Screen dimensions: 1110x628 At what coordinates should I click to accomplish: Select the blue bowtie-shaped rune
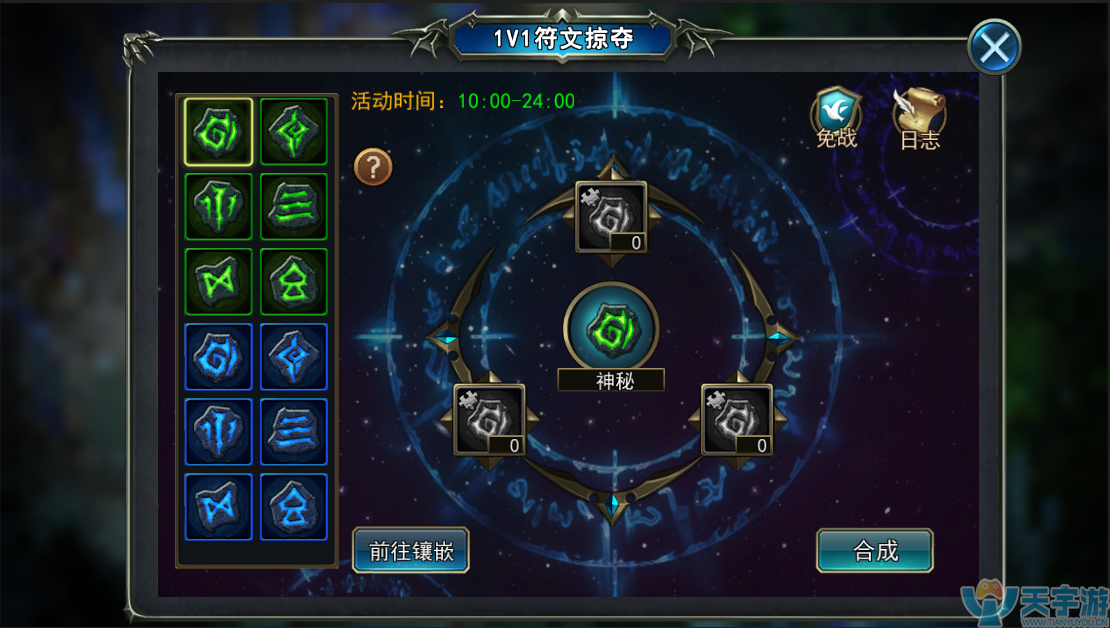click(219, 506)
